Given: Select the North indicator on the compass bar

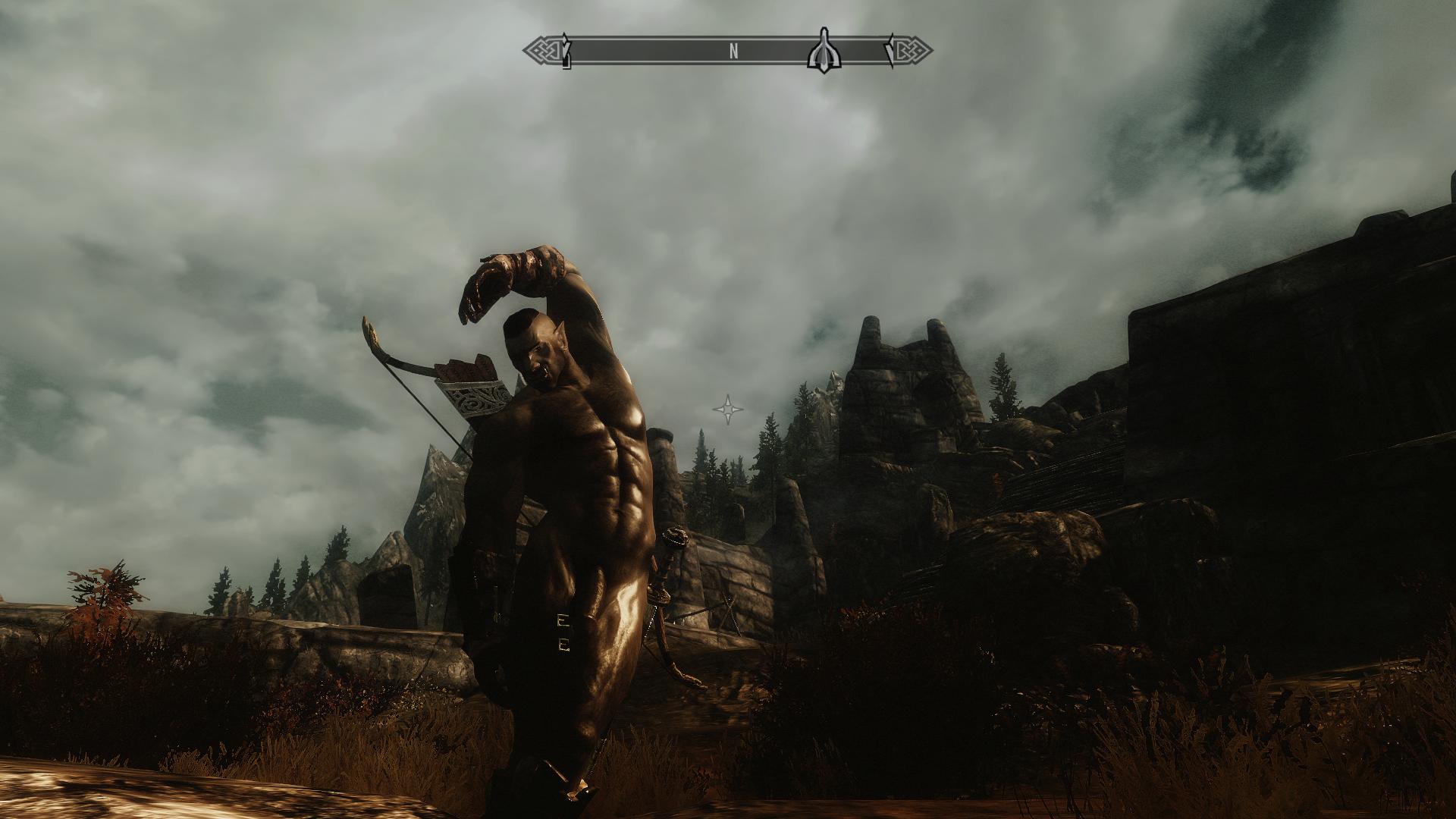Looking at the screenshot, I should click(733, 52).
